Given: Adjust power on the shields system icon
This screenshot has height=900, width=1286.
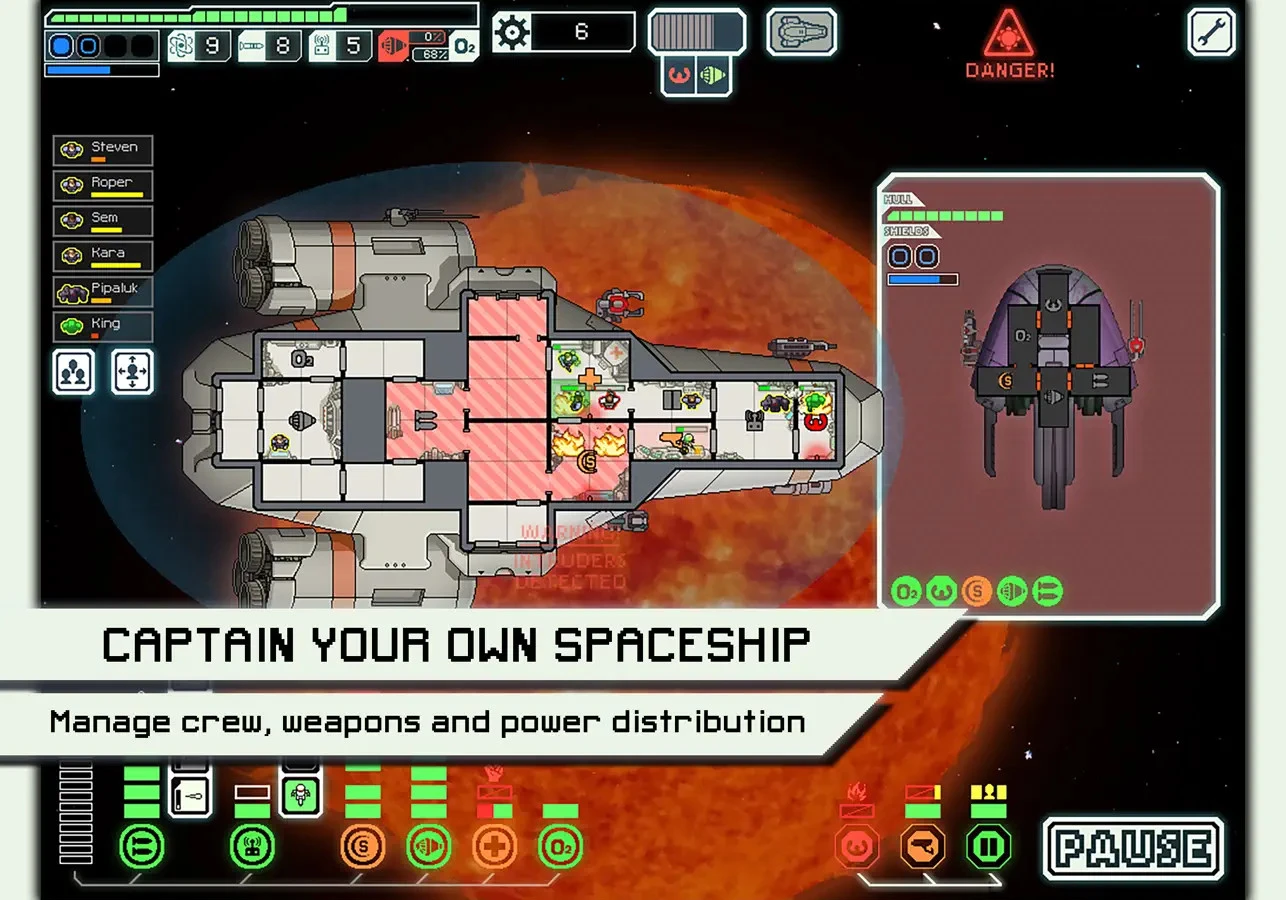Looking at the screenshot, I should click(362, 848).
